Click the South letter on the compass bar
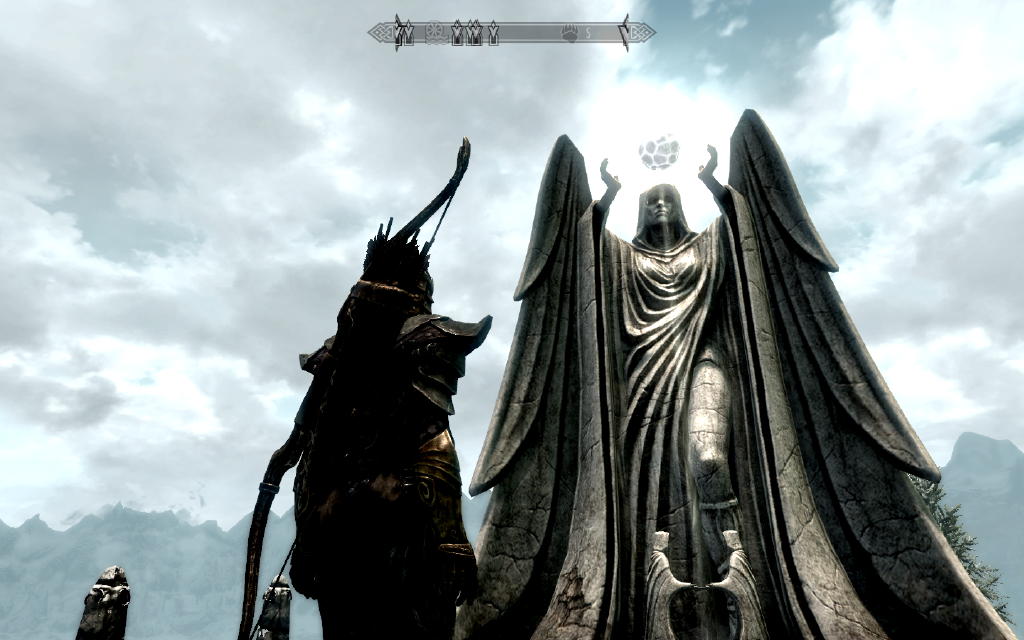Image resolution: width=1024 pixels, height=640 pixels. (589, 34)
